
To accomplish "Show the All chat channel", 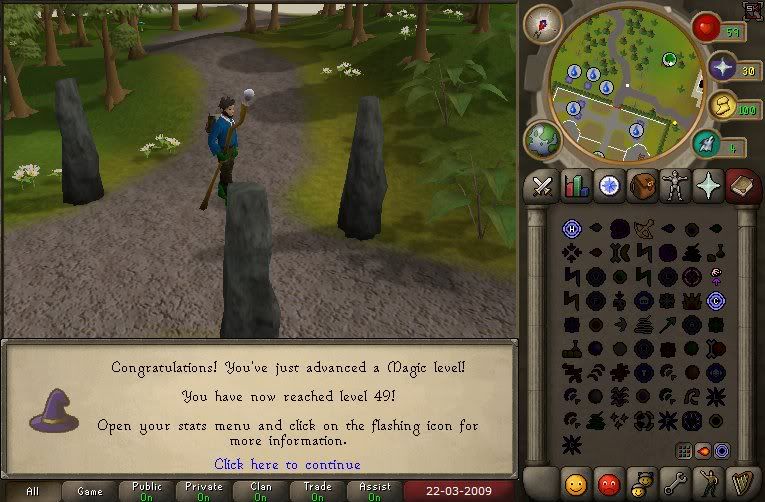I will coord(33,491).
